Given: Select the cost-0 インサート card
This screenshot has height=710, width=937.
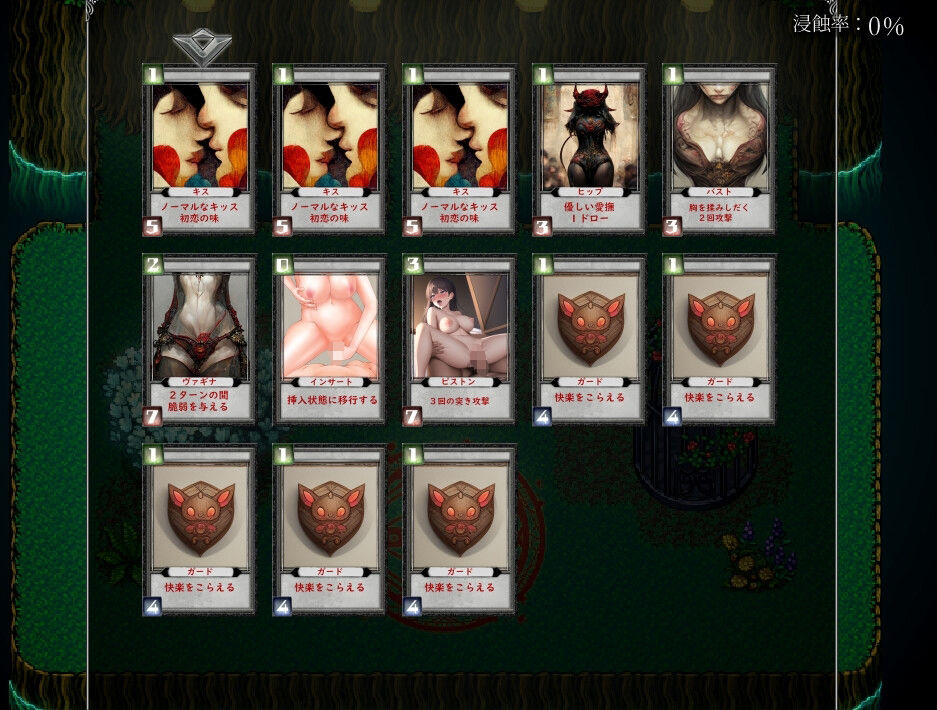Looking at the screenshot, I should pyautogui.click(x=329, y=340).
